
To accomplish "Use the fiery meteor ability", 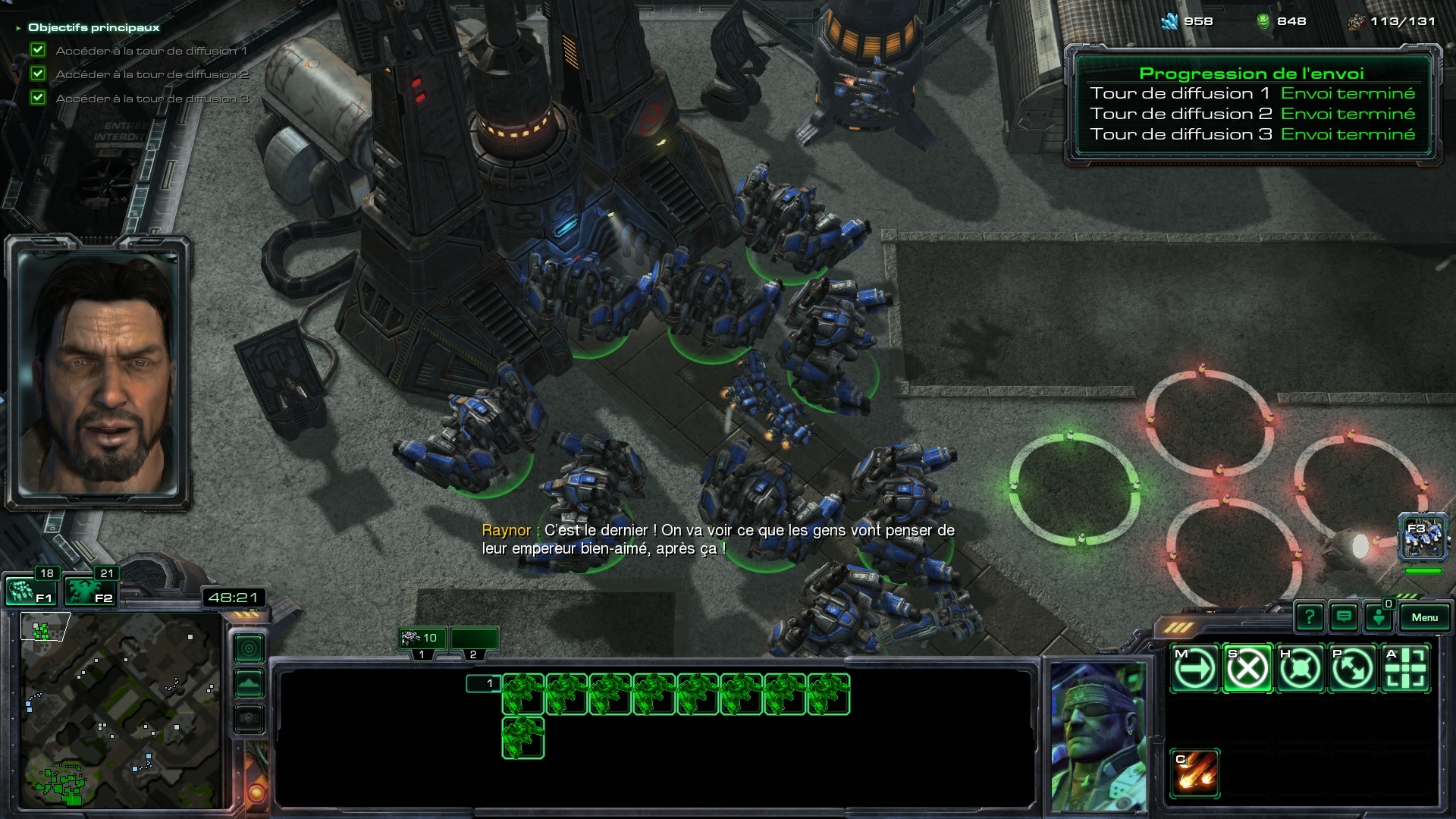I will coord(1195,772).
